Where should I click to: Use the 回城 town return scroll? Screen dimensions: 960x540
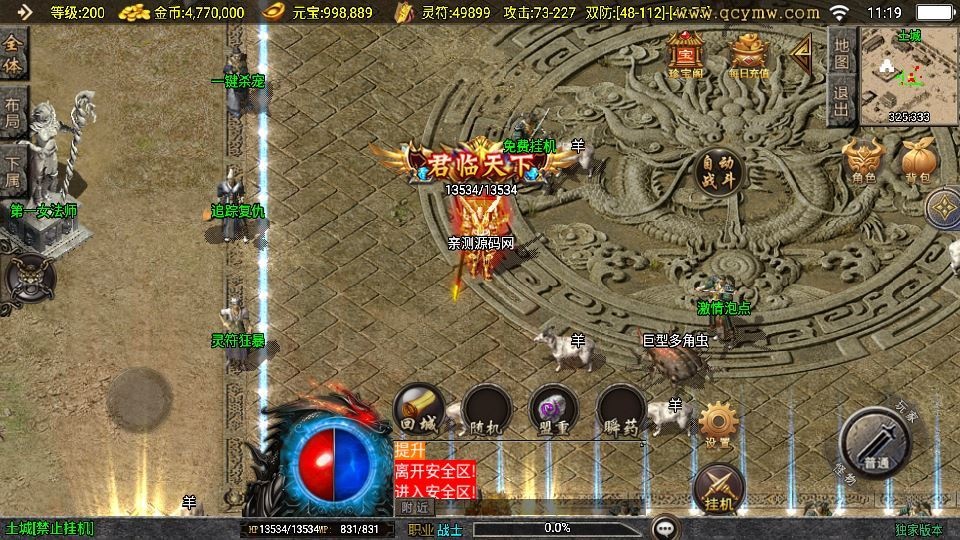418,409
